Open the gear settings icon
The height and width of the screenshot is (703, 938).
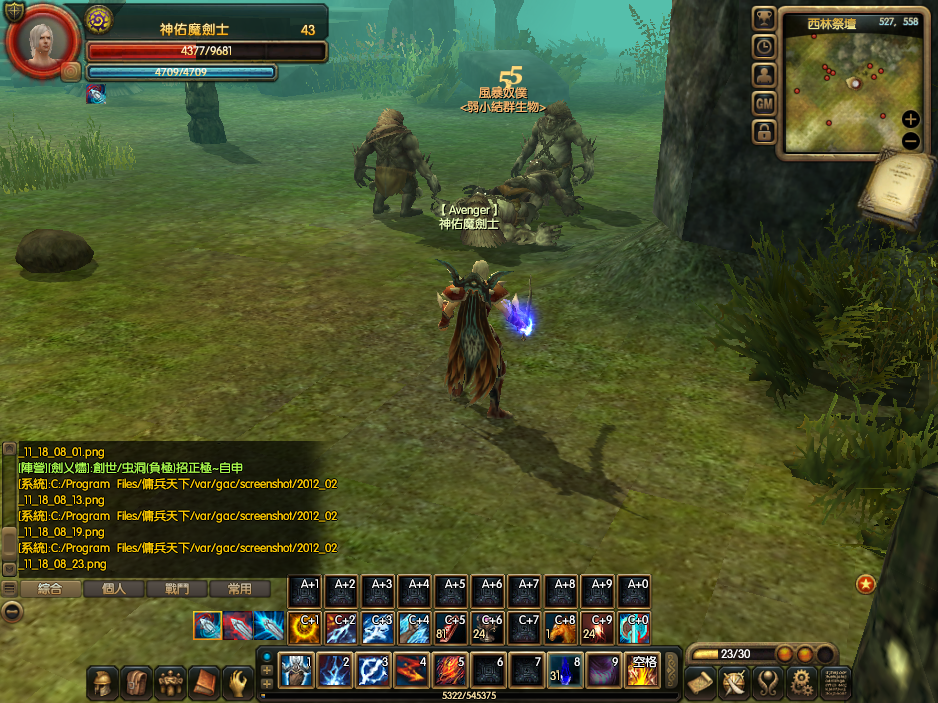pos(799,682)
